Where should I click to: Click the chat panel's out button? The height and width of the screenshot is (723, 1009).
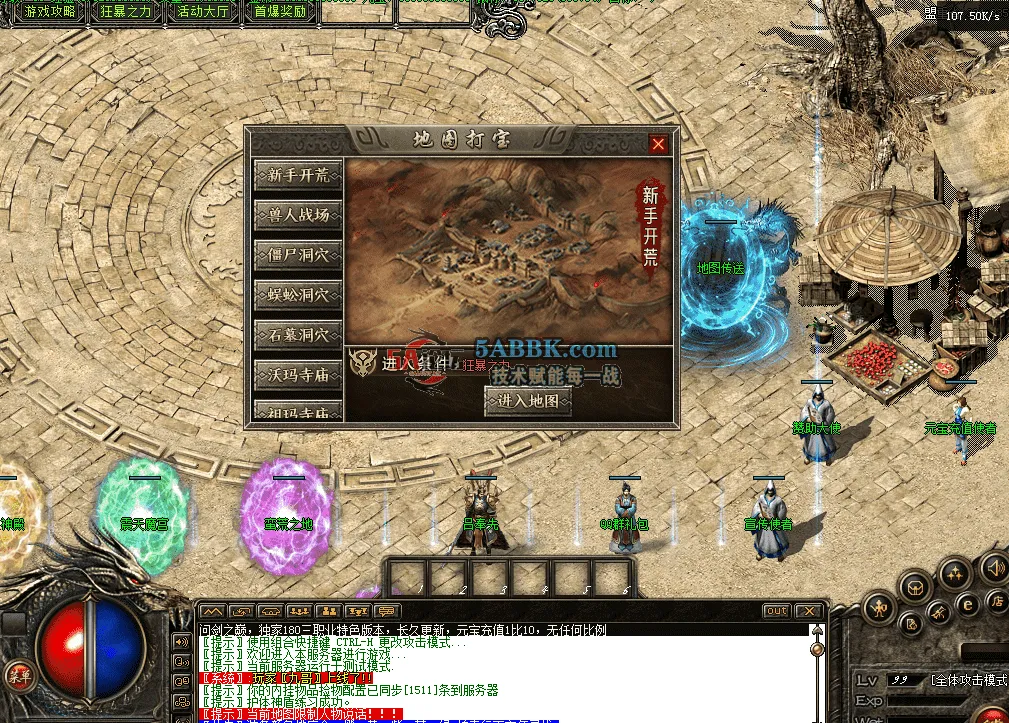click(x=776, y=611)
